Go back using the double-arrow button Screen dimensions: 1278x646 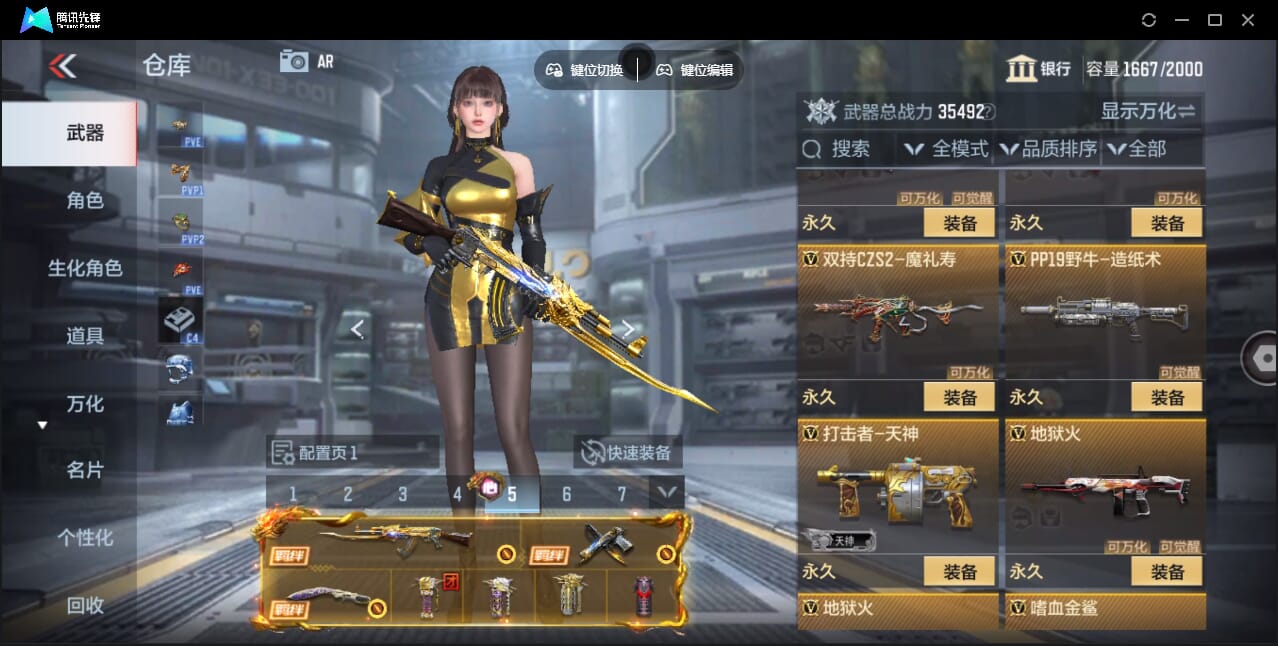(x=62, y=66)
